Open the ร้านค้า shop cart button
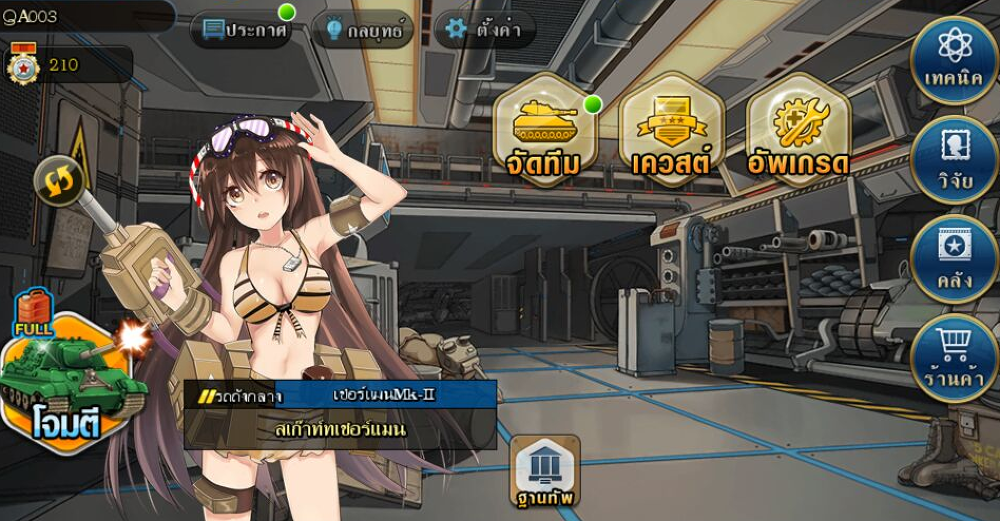This screenshot has height=521, width=1000. [x=955, y=357]
